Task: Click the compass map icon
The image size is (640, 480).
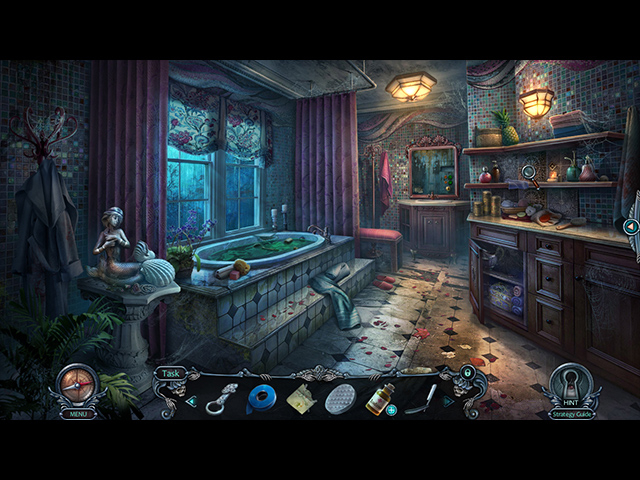Action: click(x=76, y=384)
